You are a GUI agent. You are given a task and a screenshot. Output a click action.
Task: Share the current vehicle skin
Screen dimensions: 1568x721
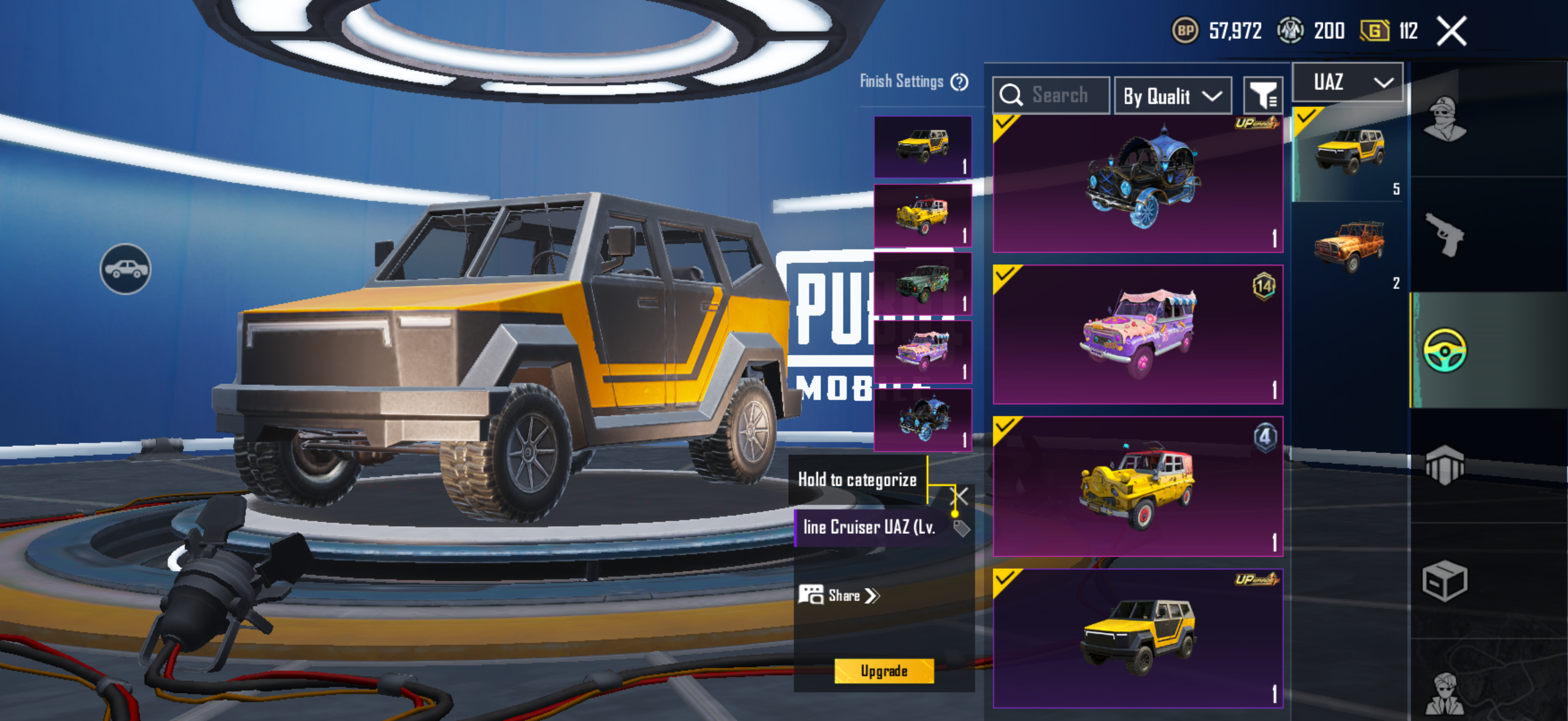tap(840, 595)
